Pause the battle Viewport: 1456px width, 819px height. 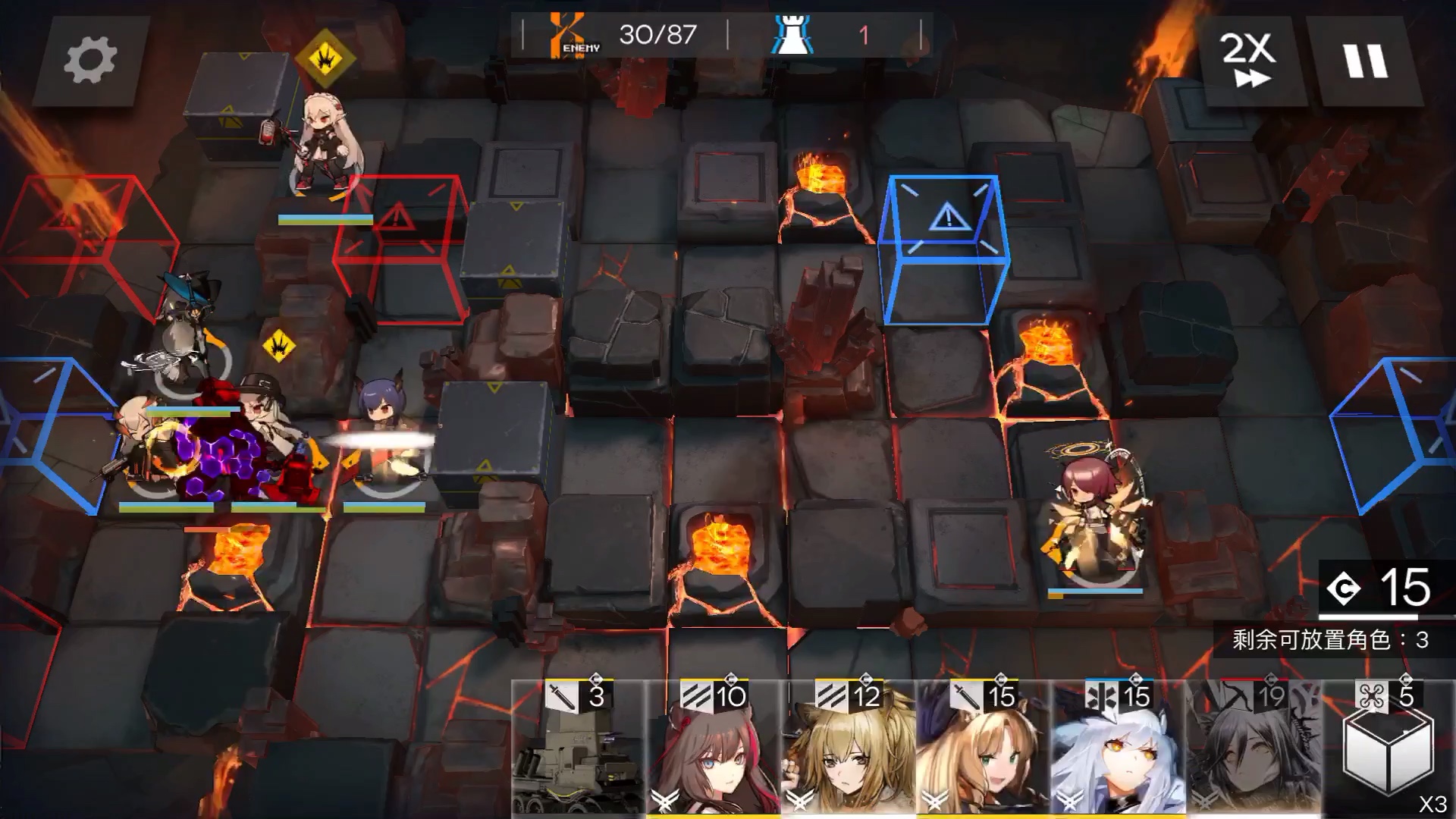tap(1366, 61)
